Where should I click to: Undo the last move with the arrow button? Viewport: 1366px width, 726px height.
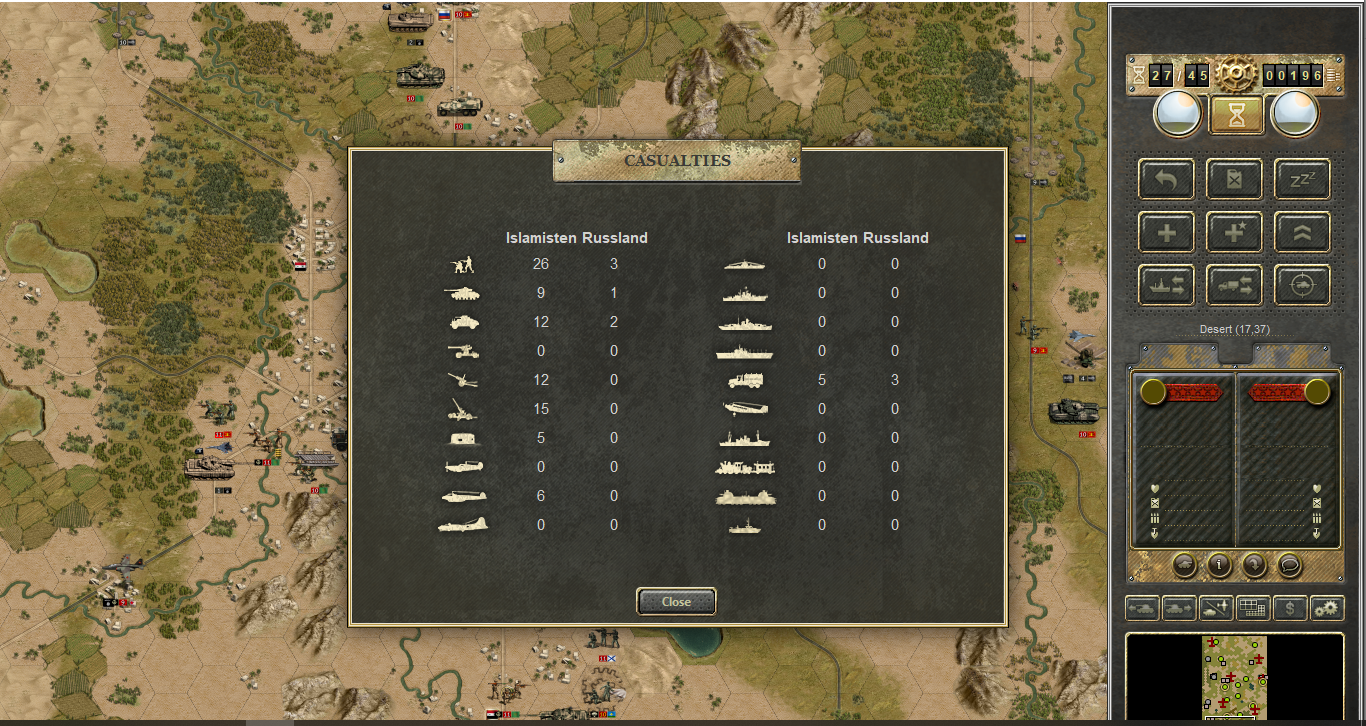point(1166,180)
